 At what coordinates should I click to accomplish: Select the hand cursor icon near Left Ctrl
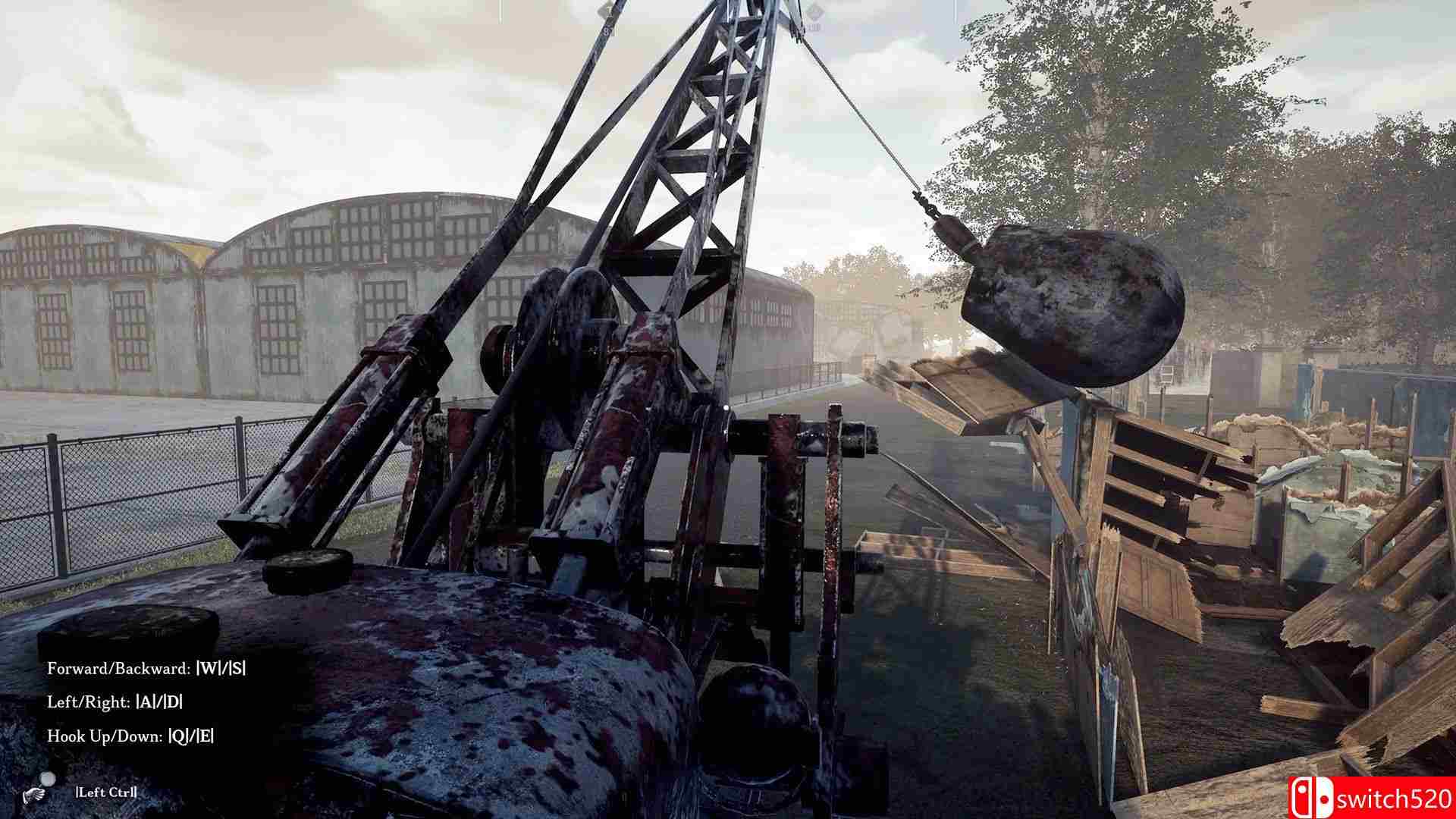coord(33,794)
